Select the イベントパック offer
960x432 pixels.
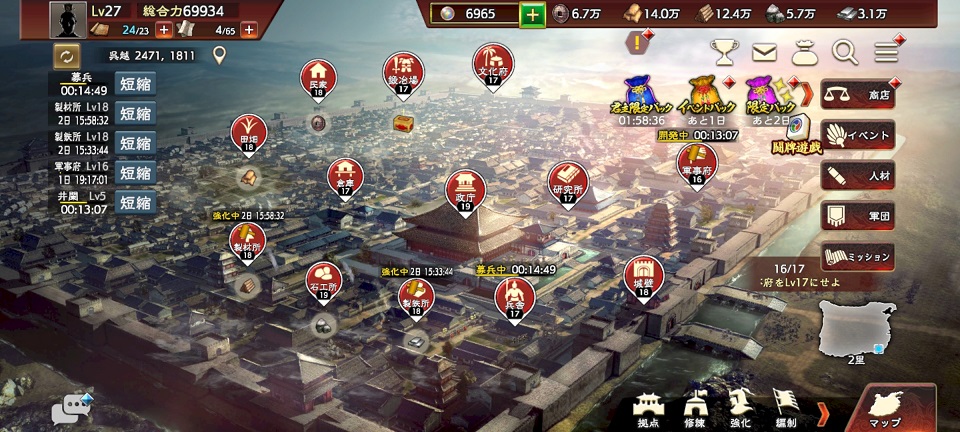tap(707, 95)
